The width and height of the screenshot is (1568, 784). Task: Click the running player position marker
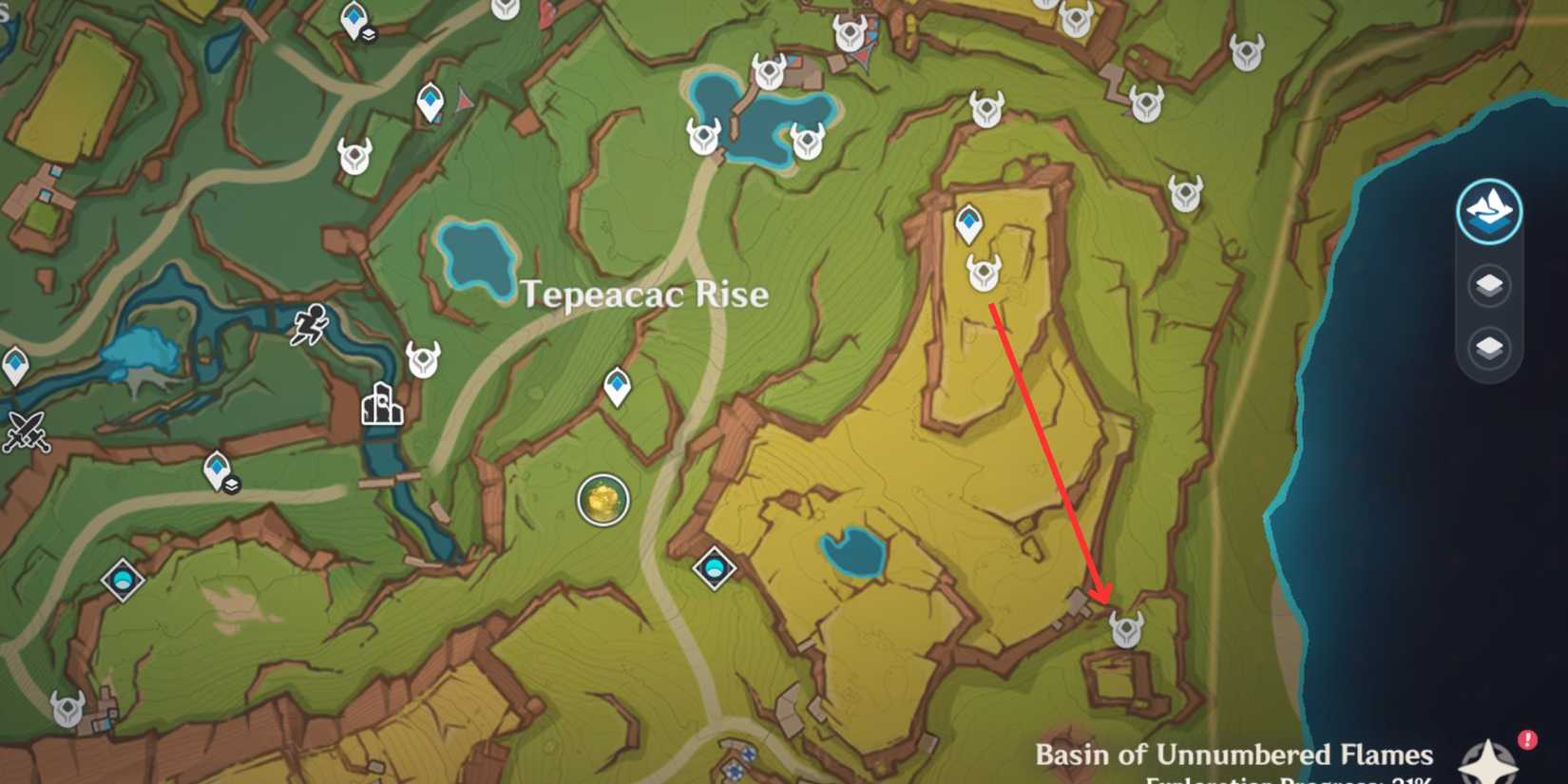coord(309,328)
